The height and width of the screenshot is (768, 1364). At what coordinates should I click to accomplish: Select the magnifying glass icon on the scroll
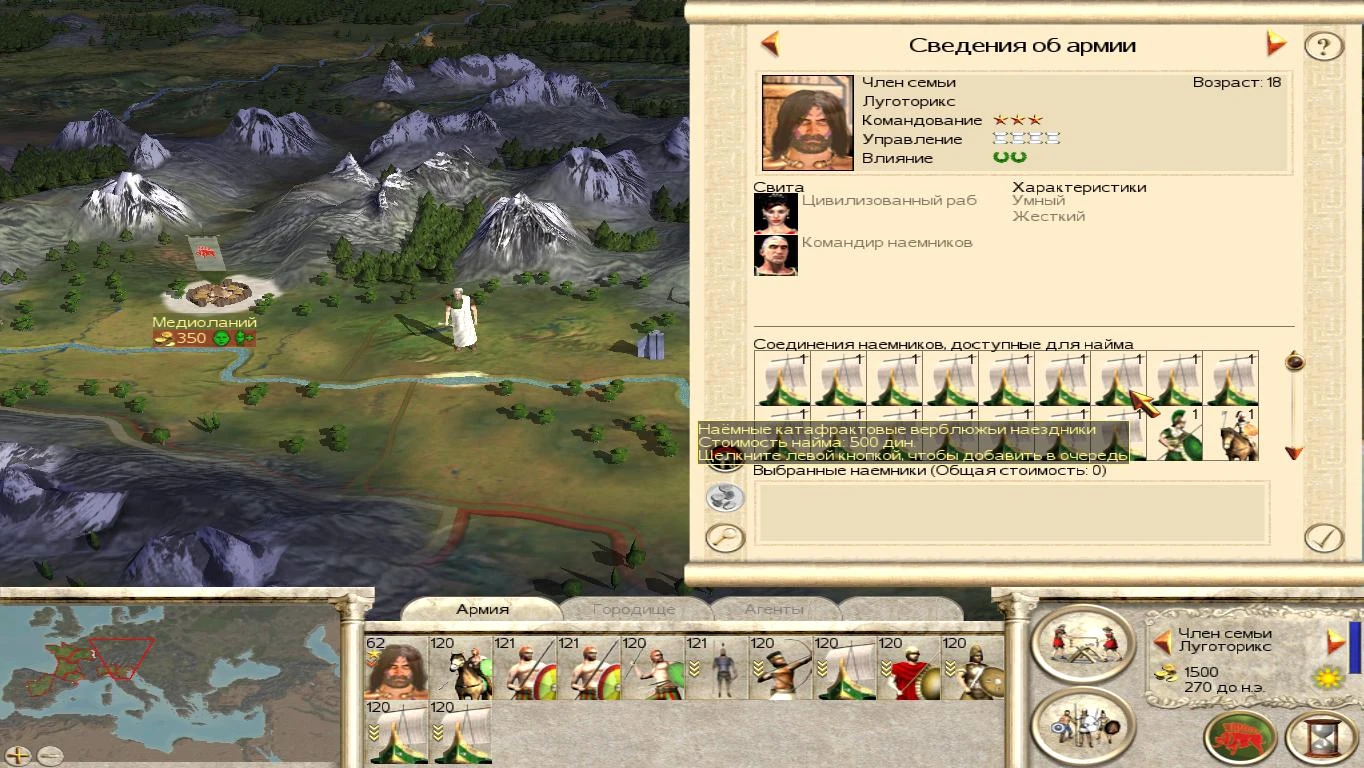(x=725, y=536)
